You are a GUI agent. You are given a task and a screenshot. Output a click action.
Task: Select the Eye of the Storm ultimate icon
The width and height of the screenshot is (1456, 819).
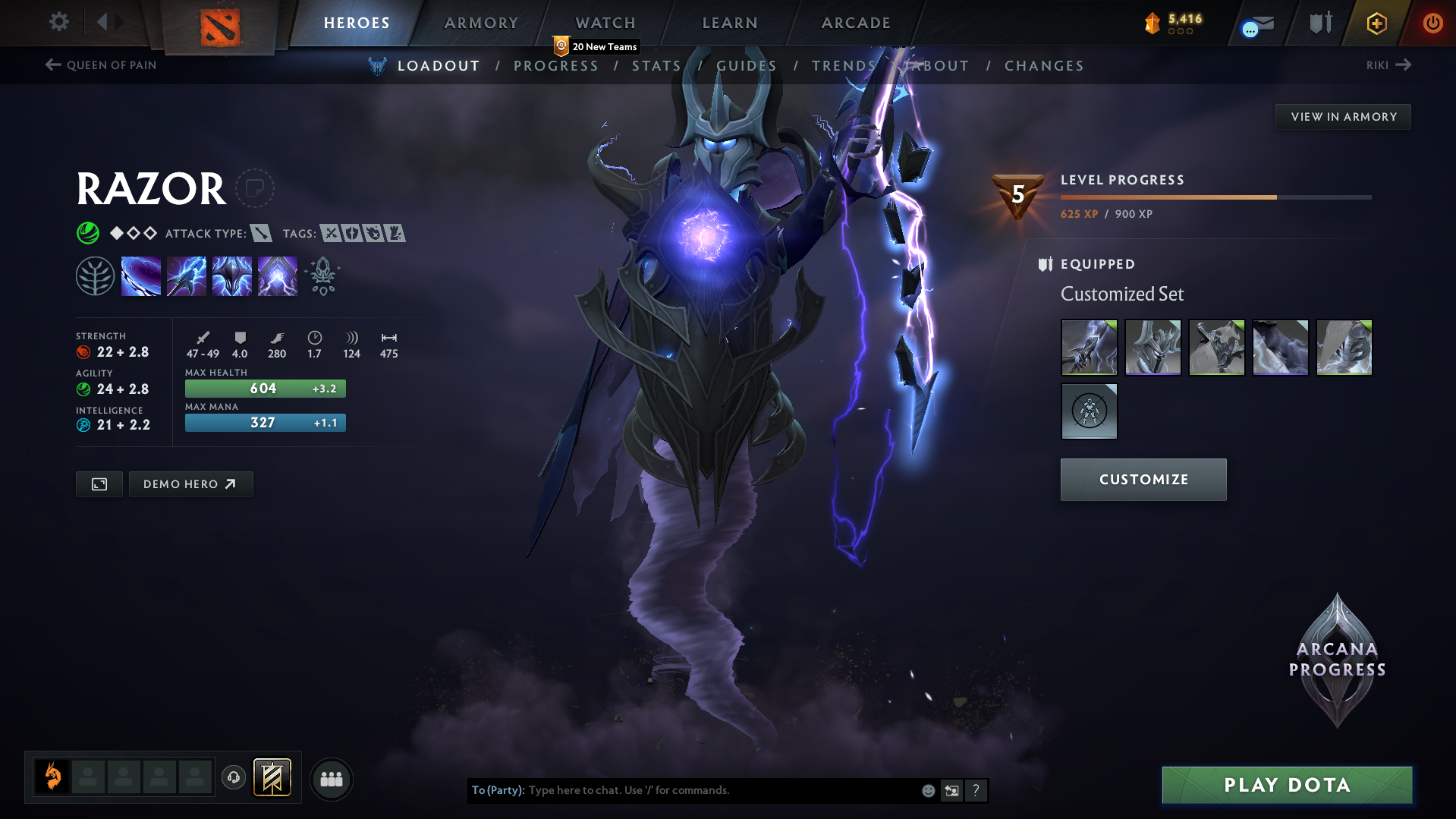tap(277, 276)
